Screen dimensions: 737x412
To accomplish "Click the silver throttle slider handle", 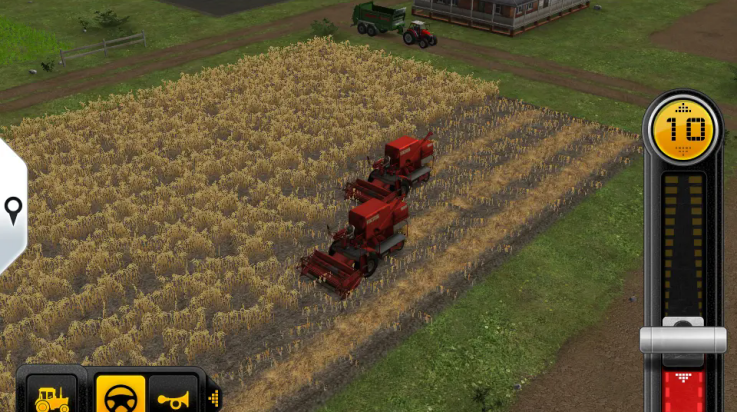I will point(683,338).
